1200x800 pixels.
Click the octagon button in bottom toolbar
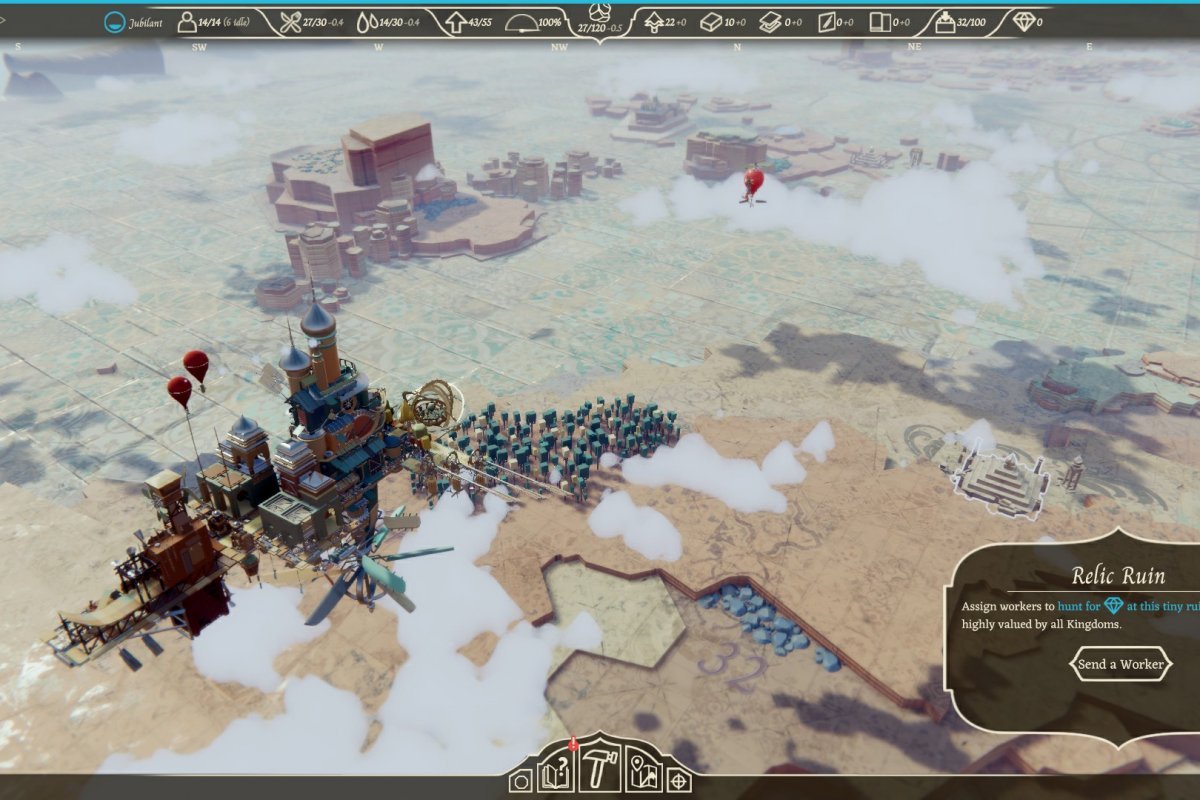520,781
